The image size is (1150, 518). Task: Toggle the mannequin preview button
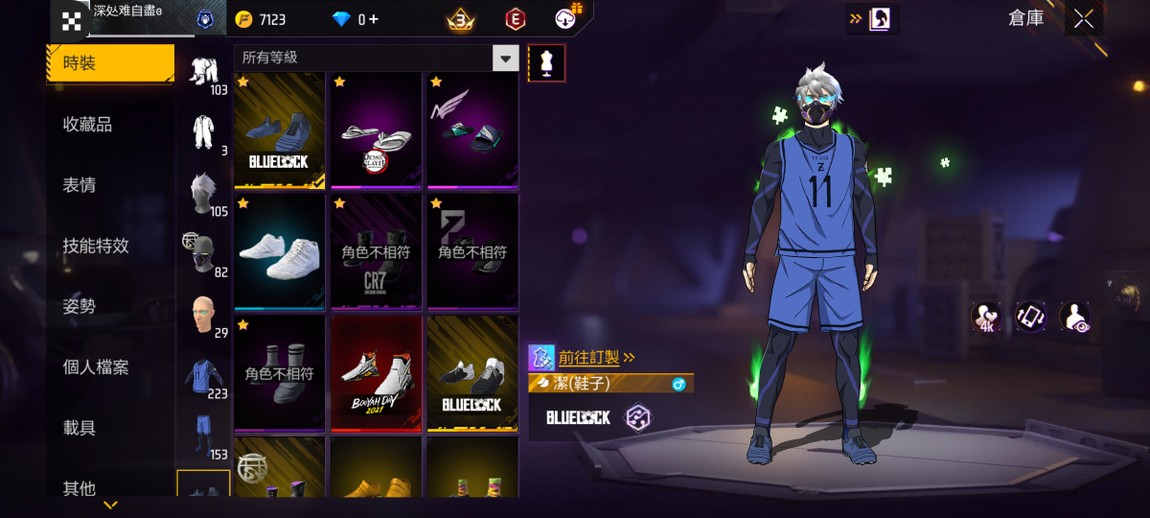point(546,63)
